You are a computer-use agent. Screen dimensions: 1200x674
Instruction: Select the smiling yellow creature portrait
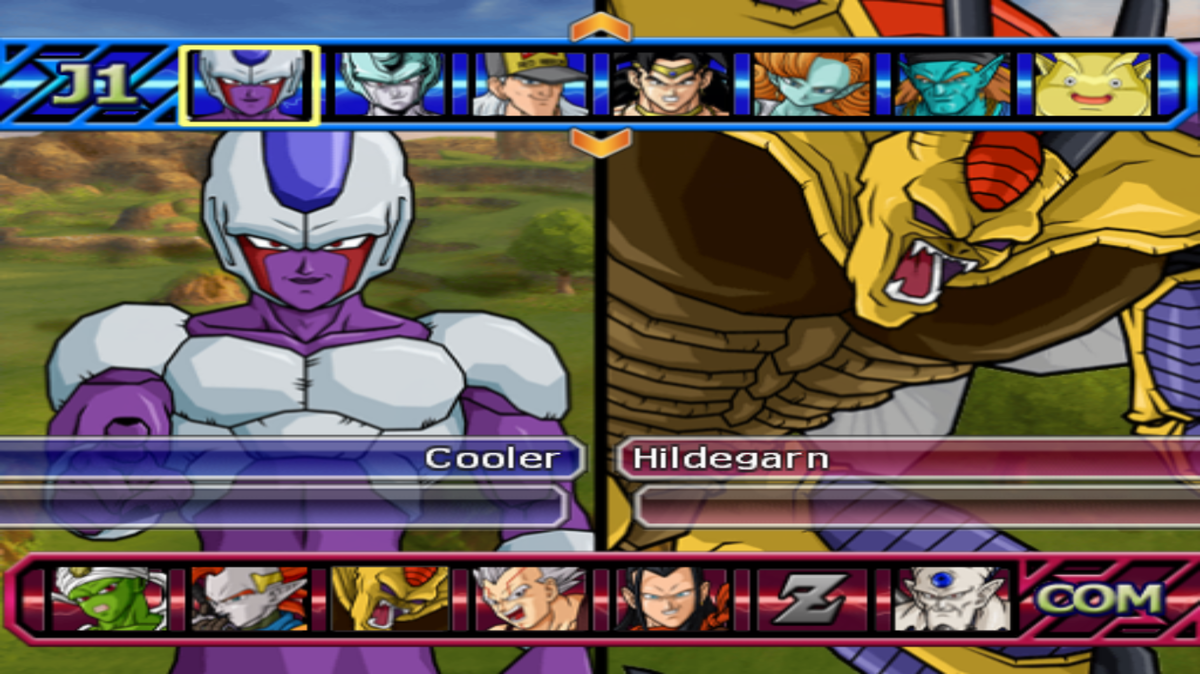[x=1092, y=85]
